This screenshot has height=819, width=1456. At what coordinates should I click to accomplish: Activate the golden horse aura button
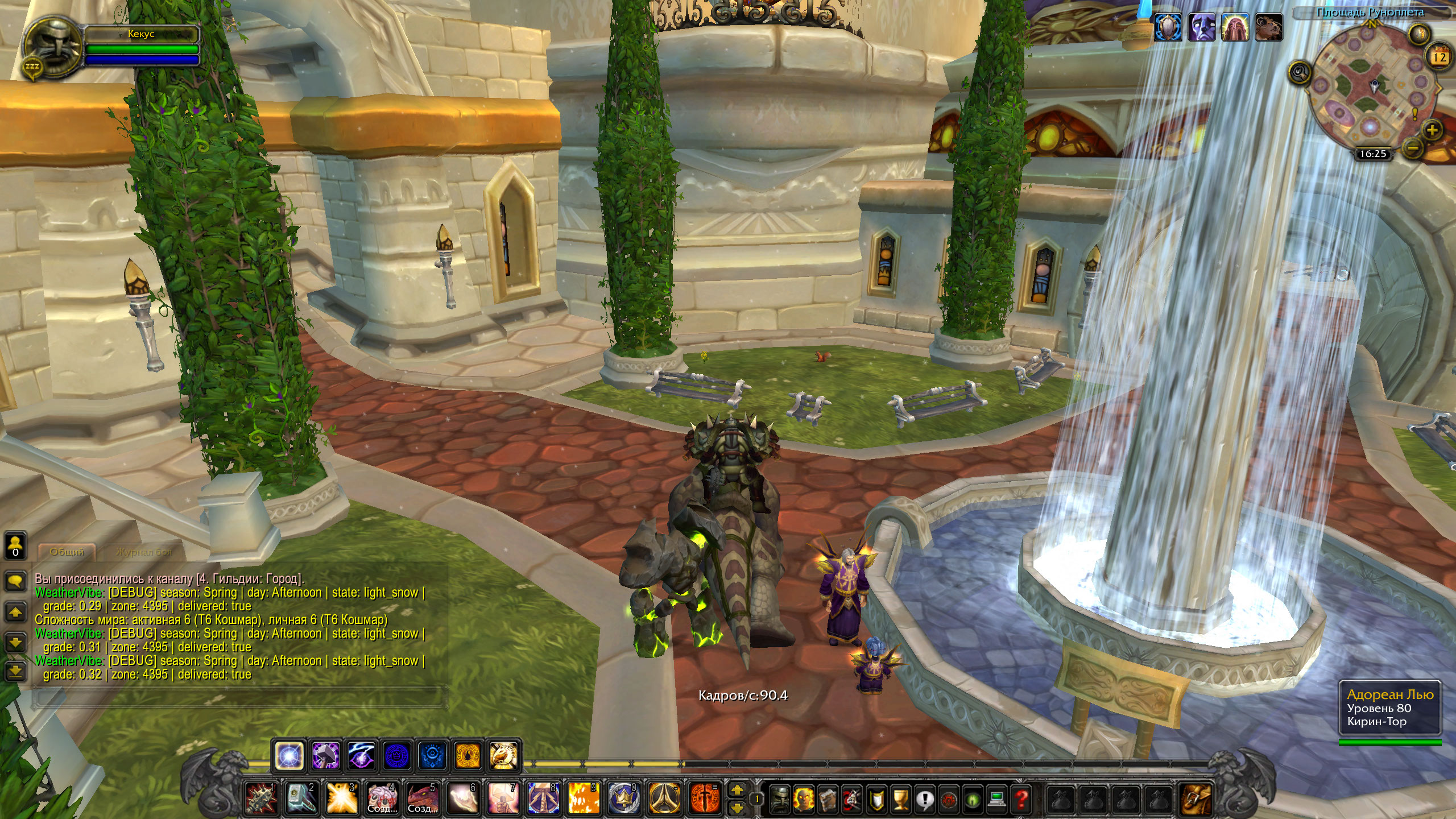(503, 756)
